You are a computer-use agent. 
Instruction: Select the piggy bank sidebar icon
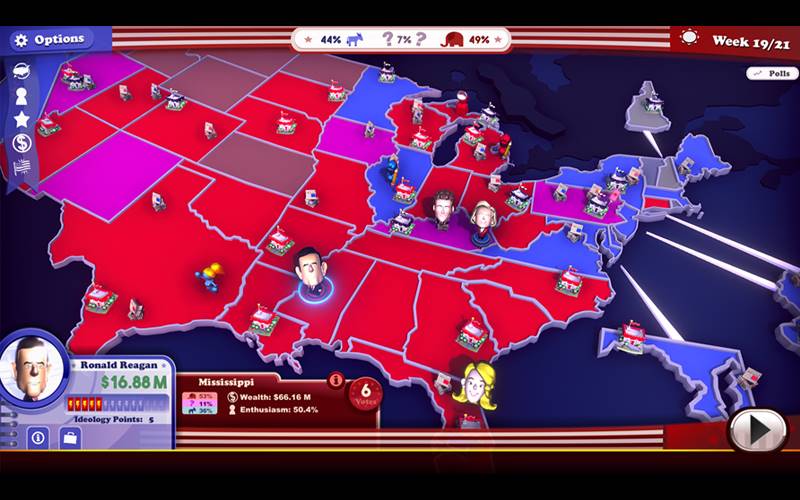coord(21,71)
